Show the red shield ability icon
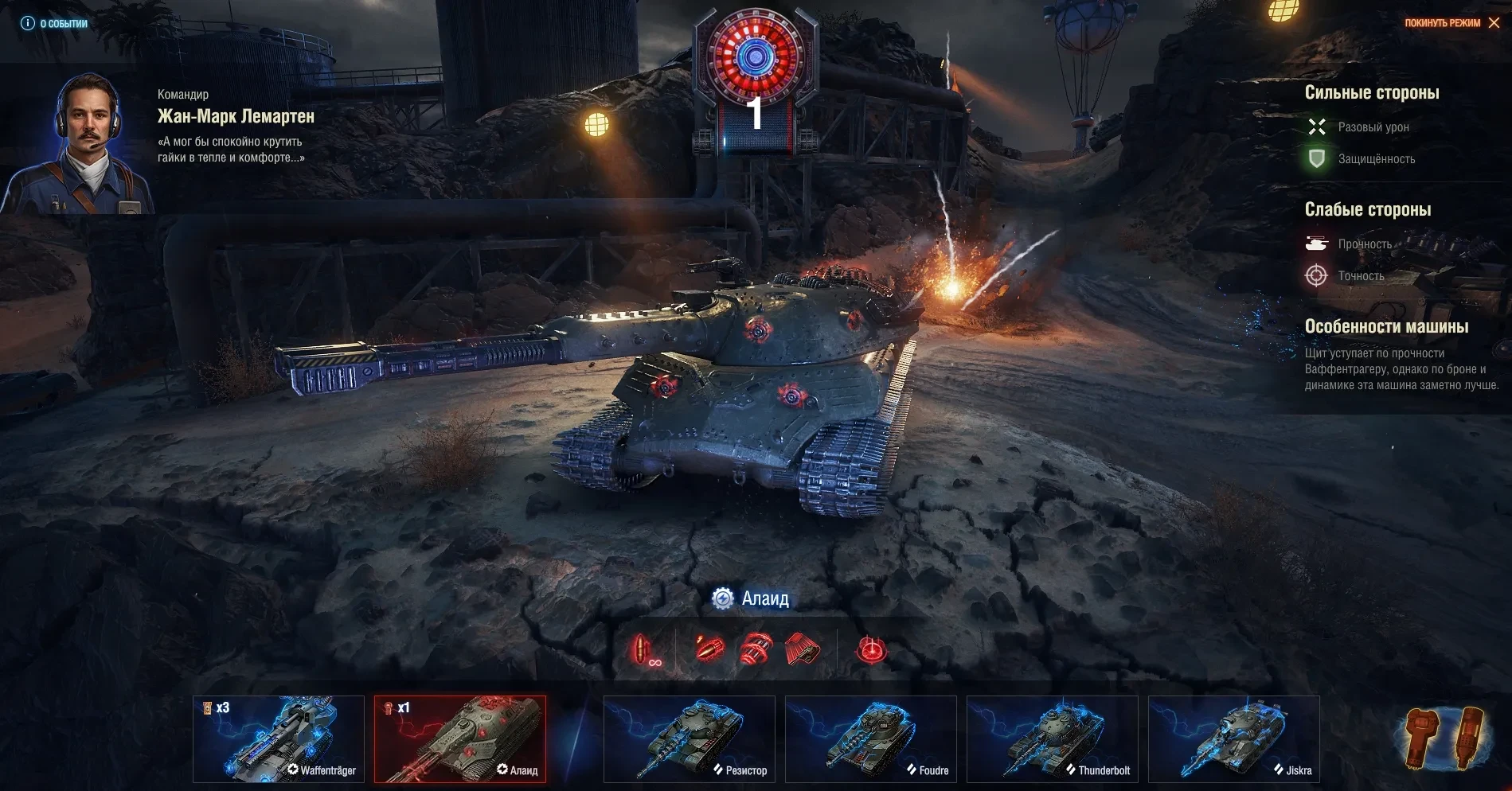Viewport: 1512px width, 791px height. (x=803, y=649)
